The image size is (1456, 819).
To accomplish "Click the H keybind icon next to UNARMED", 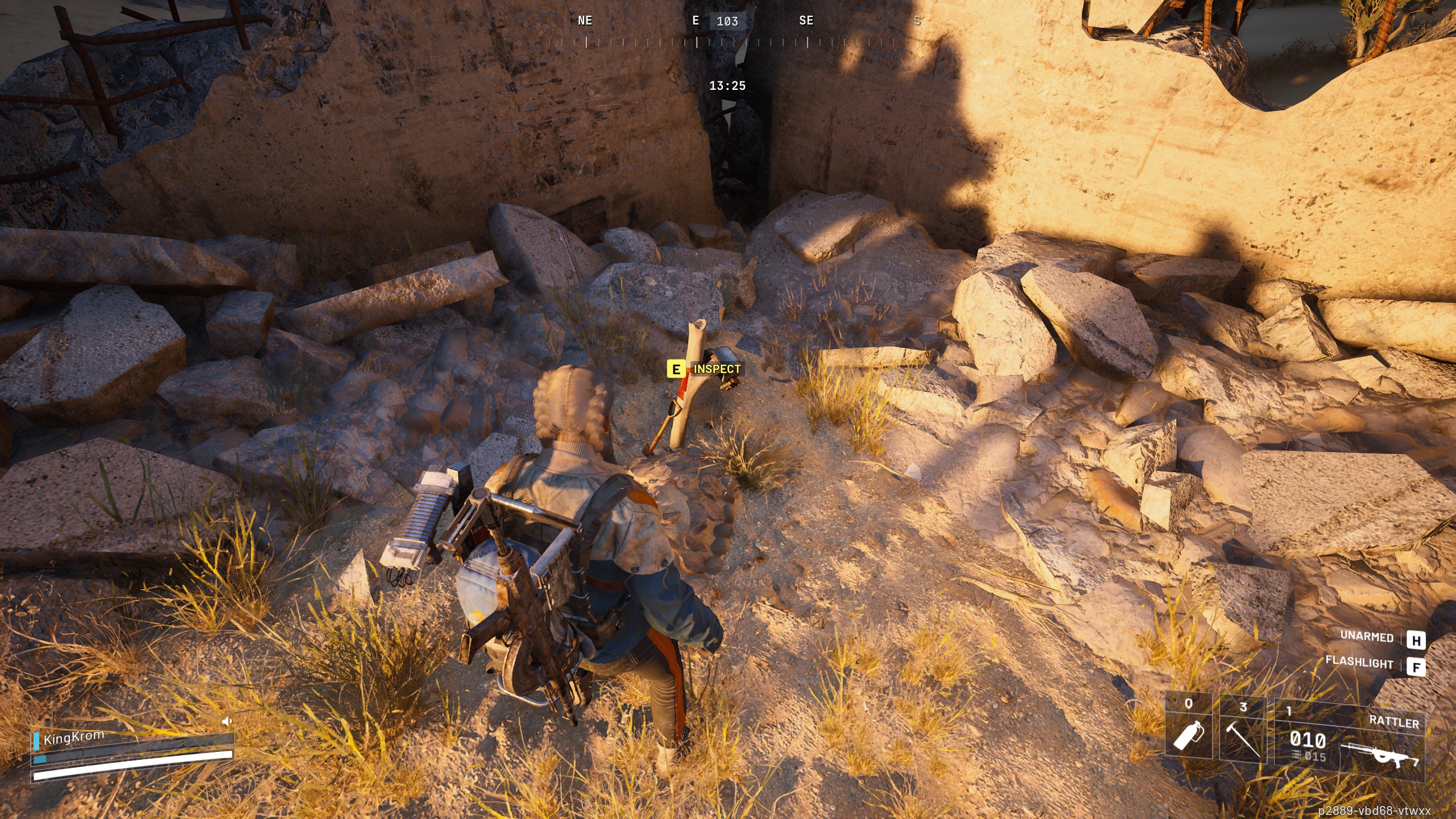I will click(1419, 638).
